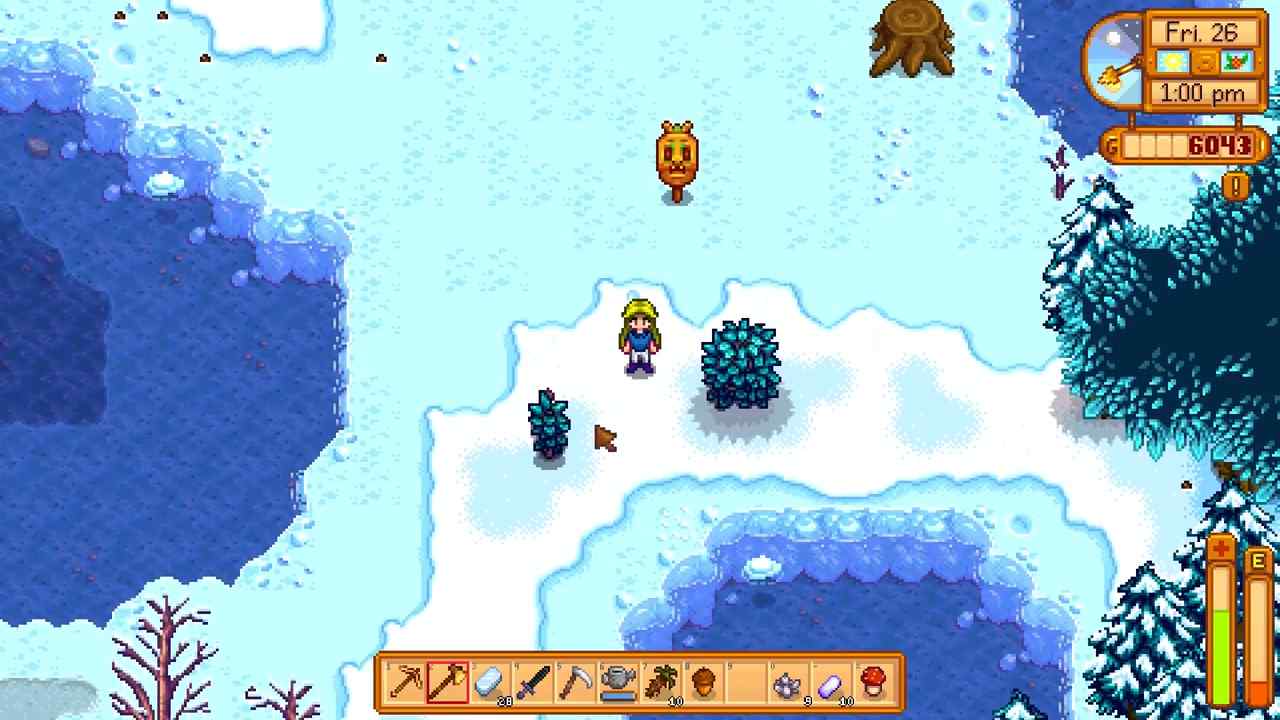Select the iron bar stack of 28

click(x=490, y=683)
